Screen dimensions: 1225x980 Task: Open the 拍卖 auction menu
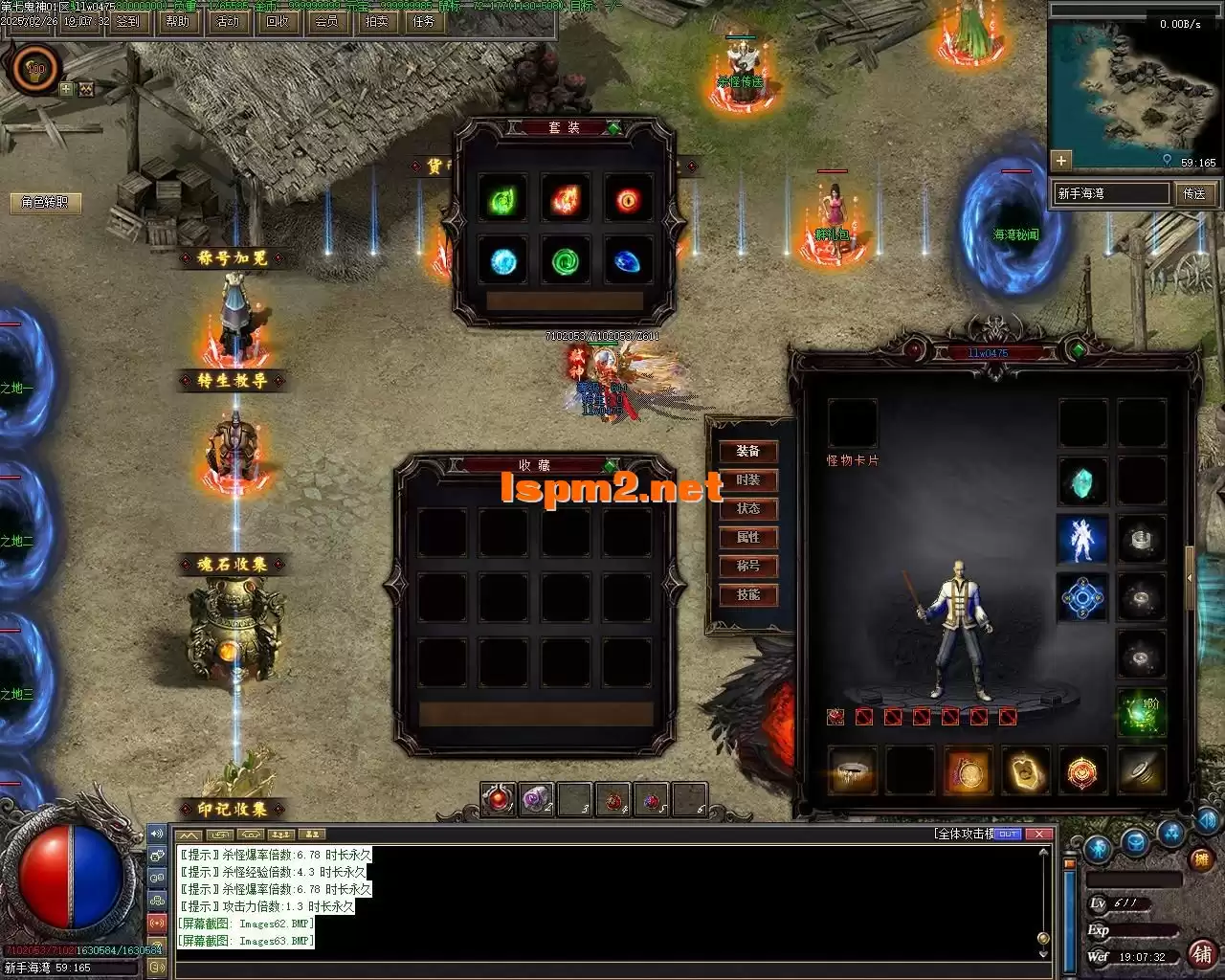tap(376, 21)
